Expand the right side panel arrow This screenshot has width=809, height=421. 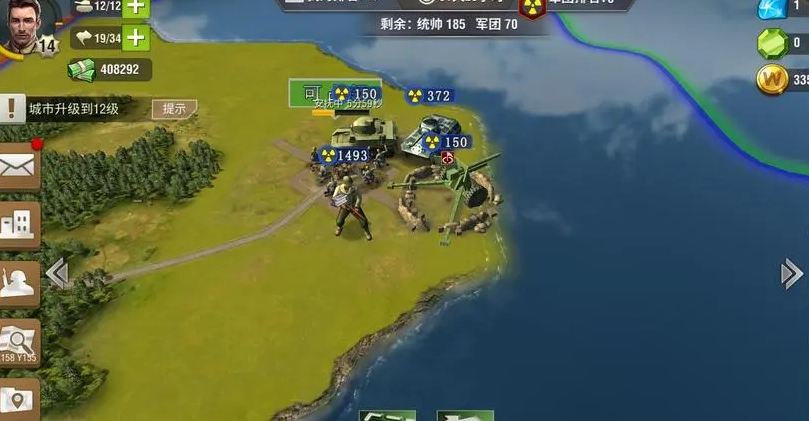click(792, 273)
